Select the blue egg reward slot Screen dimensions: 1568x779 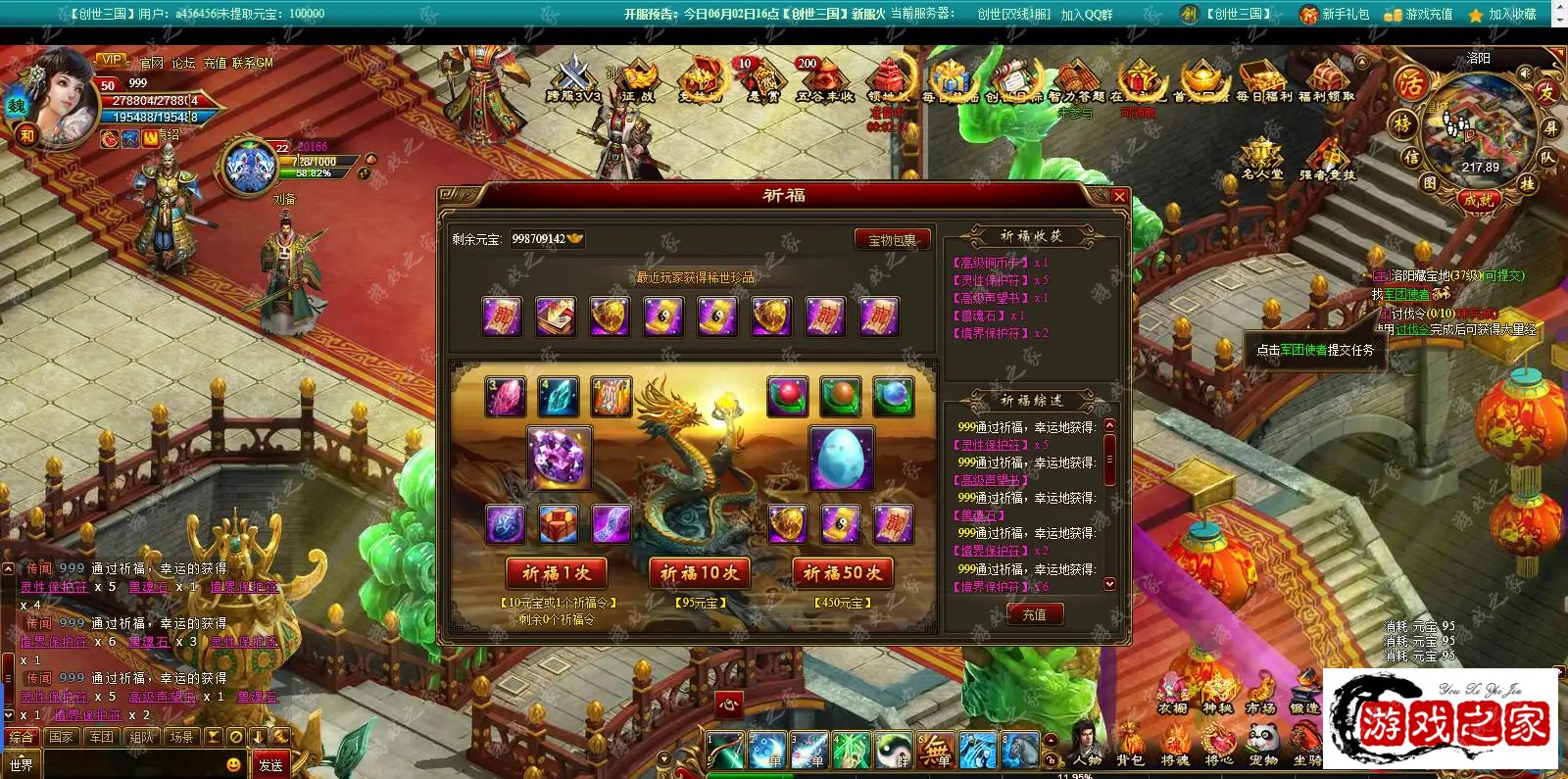click(x=841, y=458)
